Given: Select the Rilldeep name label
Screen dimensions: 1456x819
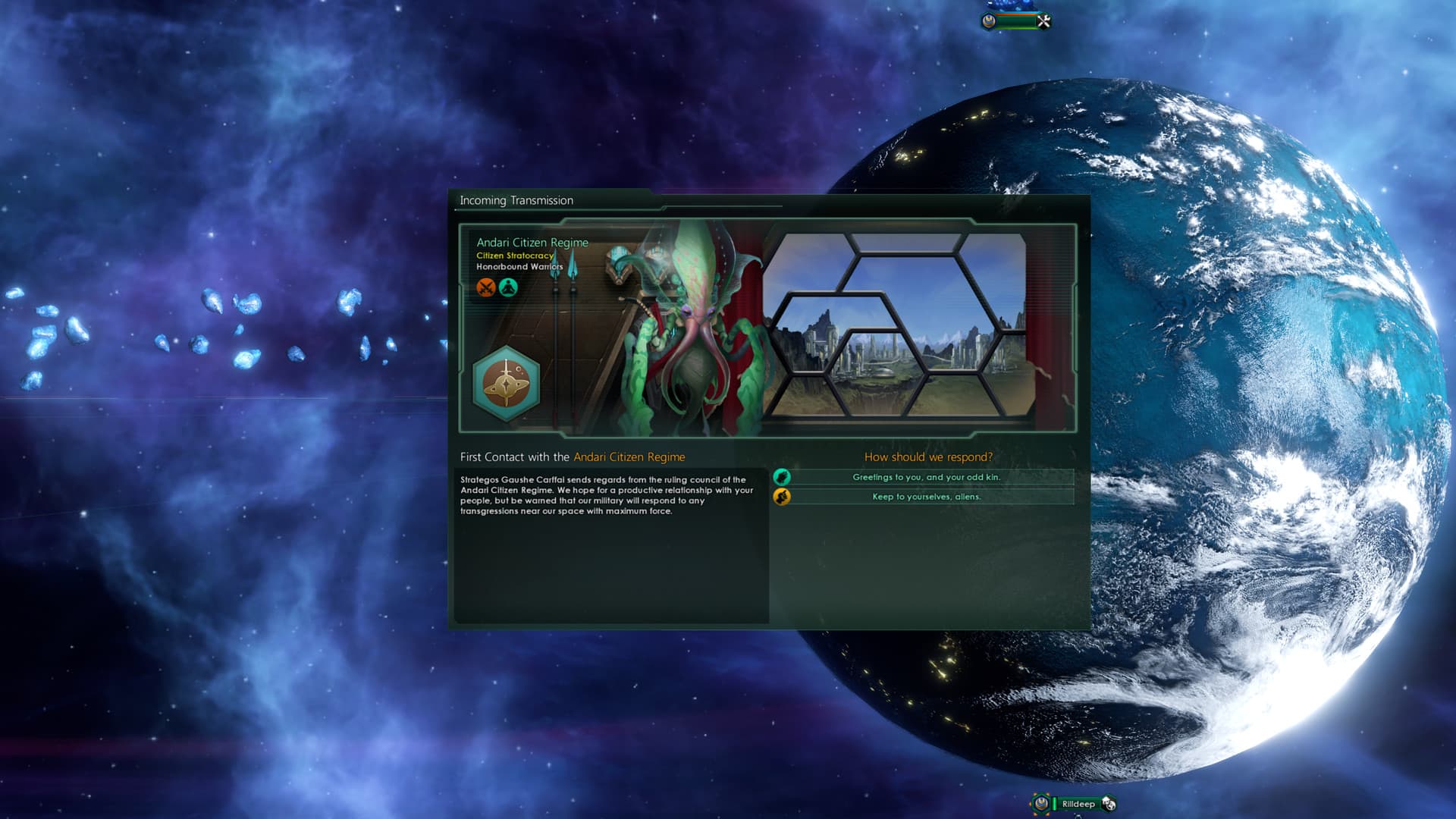Looking at the screenshot, I should pyautogui.click(x=1081, y=803).
